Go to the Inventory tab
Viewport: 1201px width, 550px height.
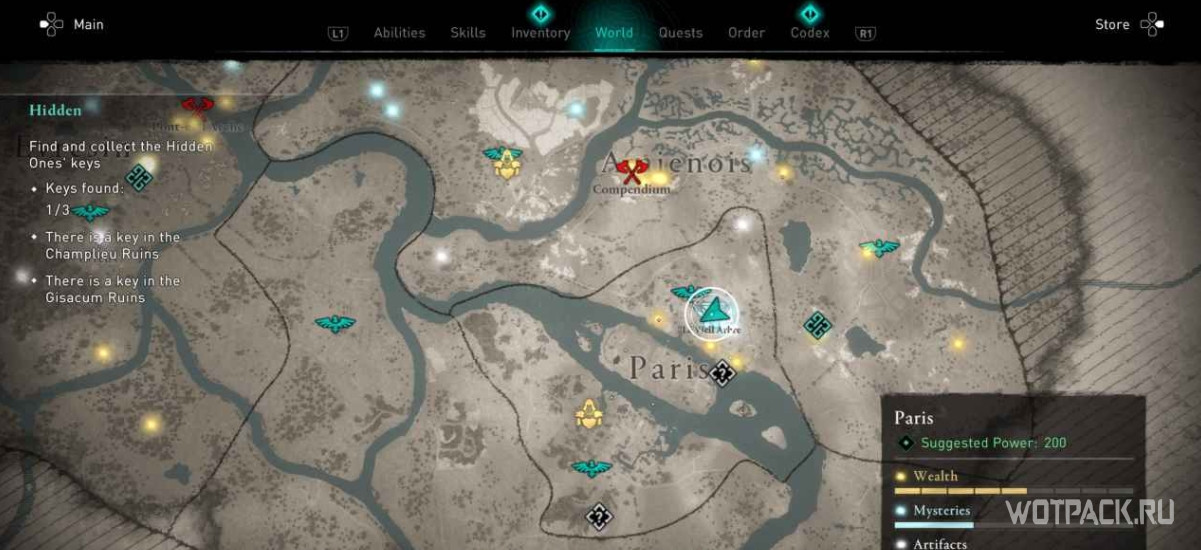pyautogui.click(x=540, y=33)
